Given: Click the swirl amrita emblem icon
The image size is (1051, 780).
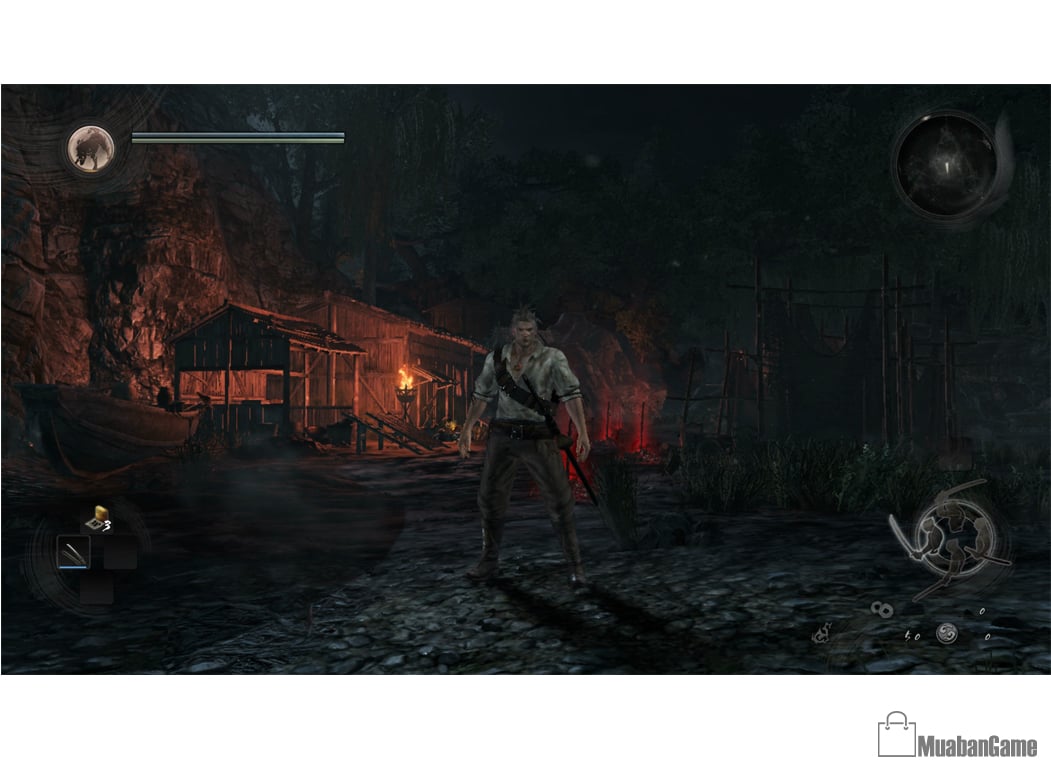Looking at the screenshot, I should [946, 633].
